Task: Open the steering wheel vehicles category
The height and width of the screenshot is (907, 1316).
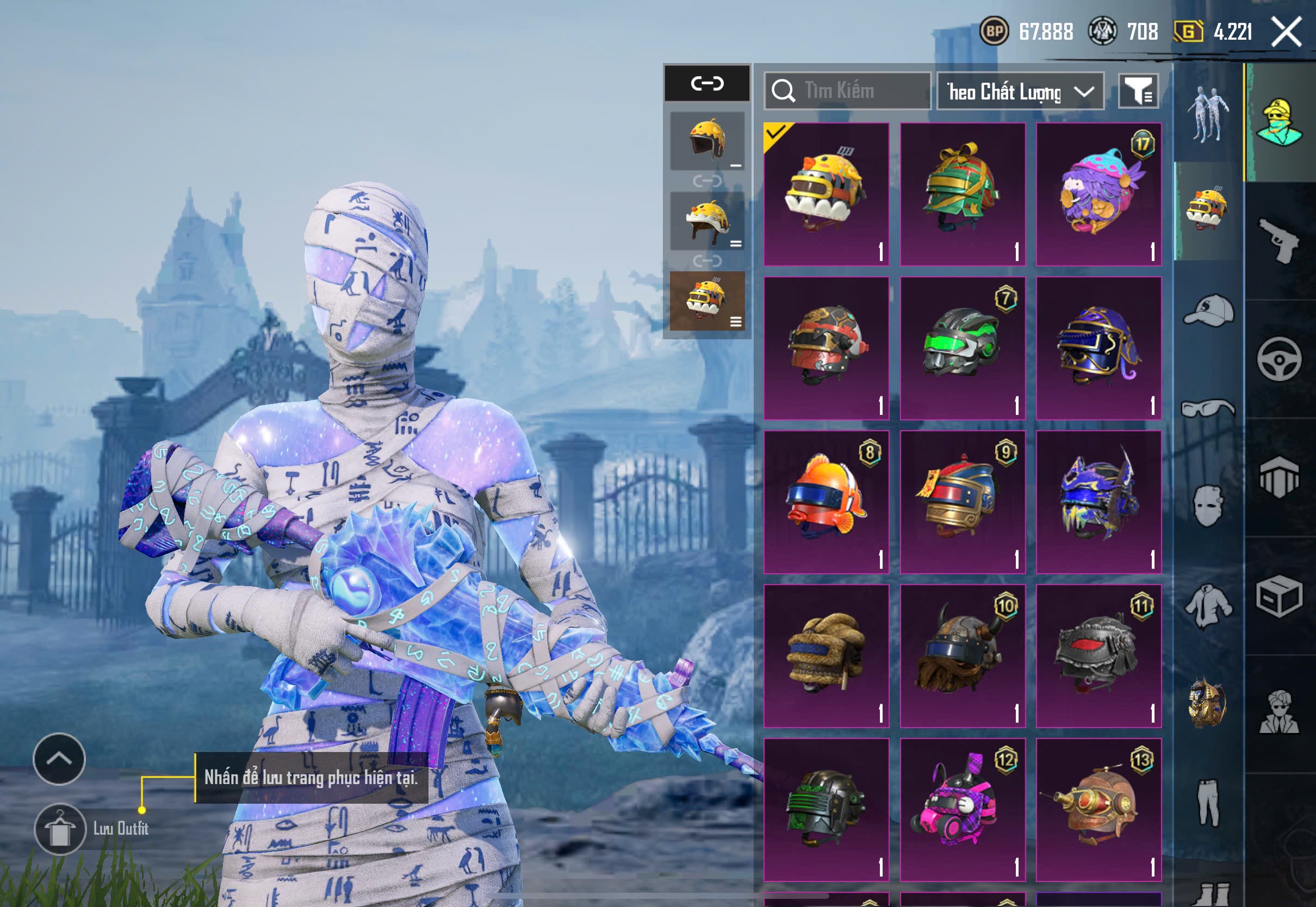Action: [x=1280, y=359]
